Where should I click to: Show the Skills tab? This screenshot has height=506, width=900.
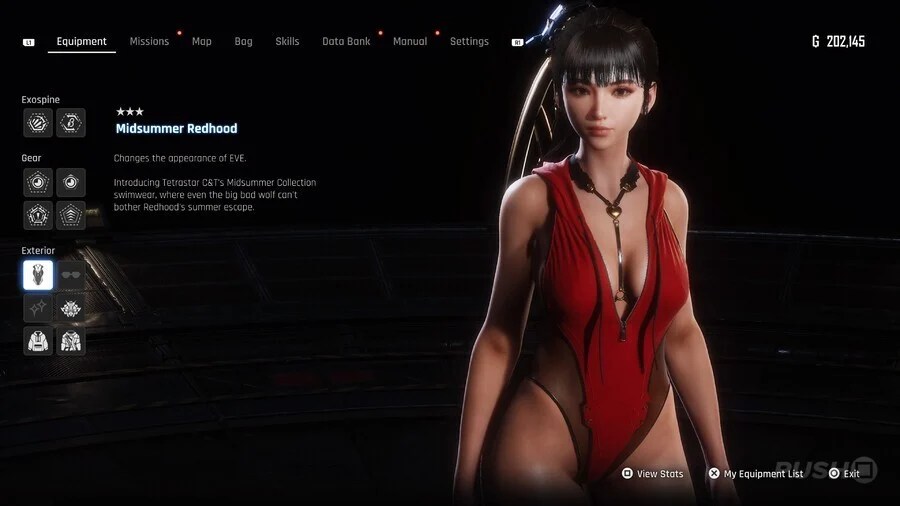click(287, 42)
